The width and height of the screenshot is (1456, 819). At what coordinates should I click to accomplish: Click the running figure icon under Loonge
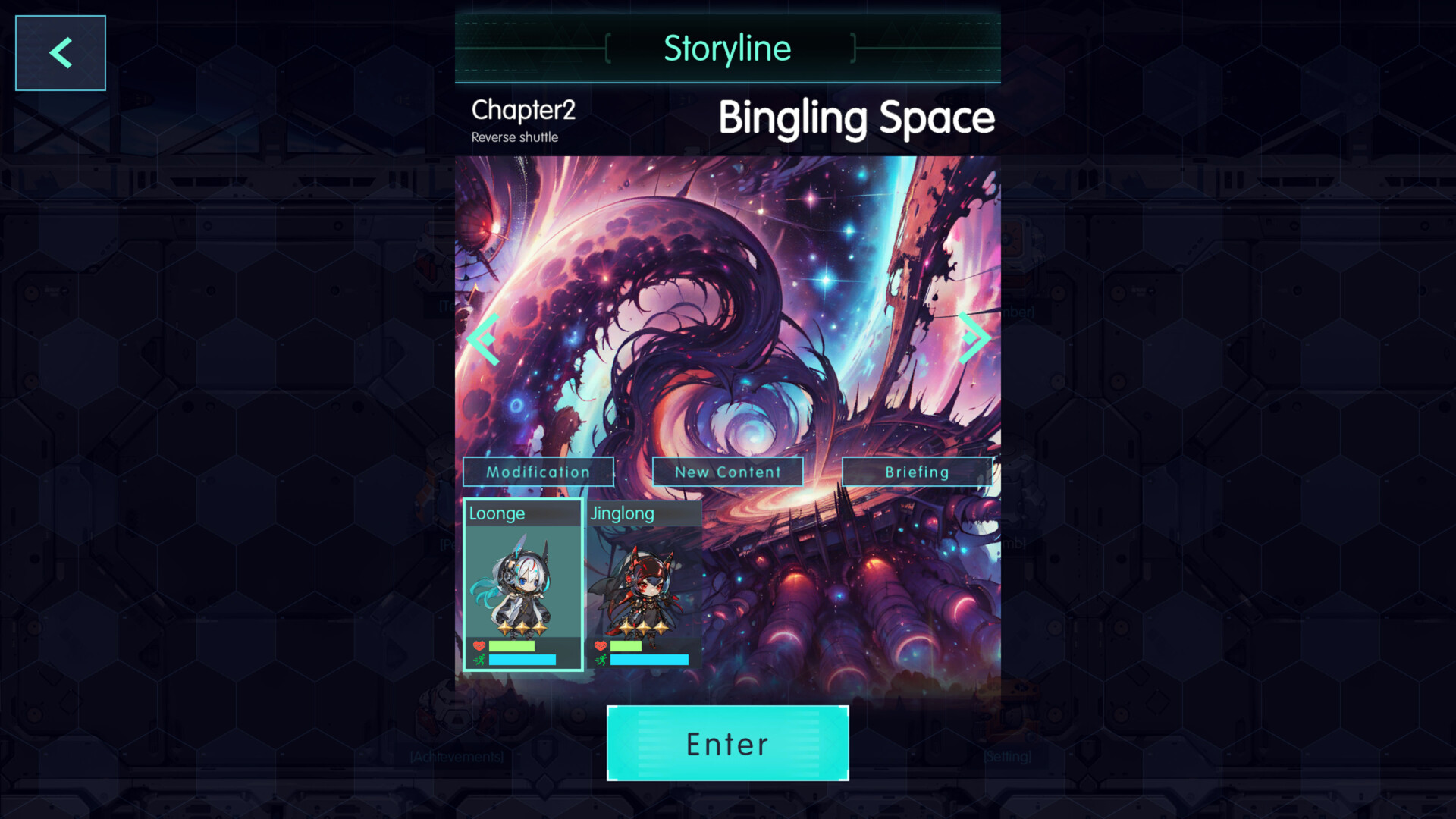point(480,661)
